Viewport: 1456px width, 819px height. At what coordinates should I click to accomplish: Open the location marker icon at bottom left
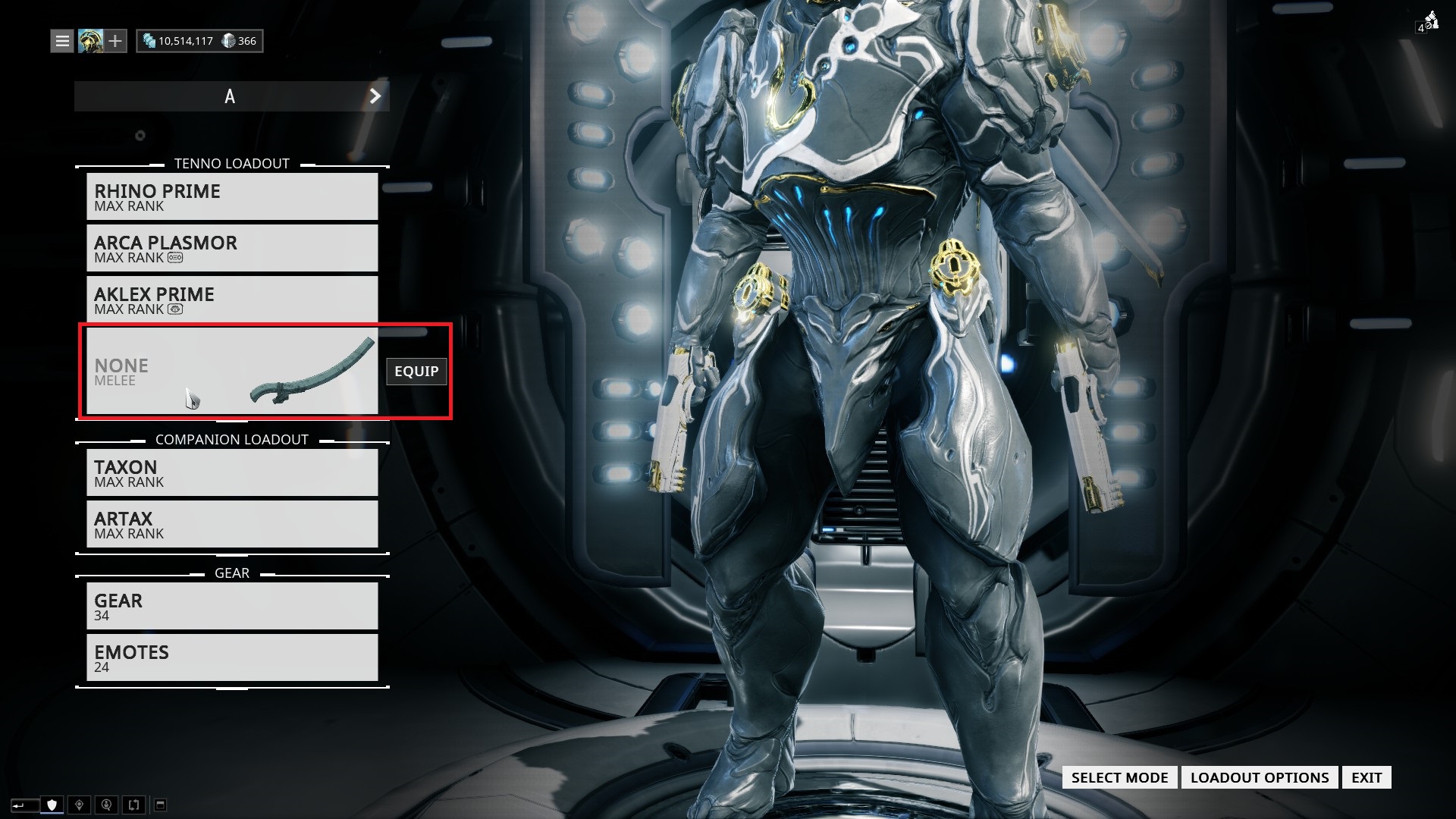(x=79, y=804)
